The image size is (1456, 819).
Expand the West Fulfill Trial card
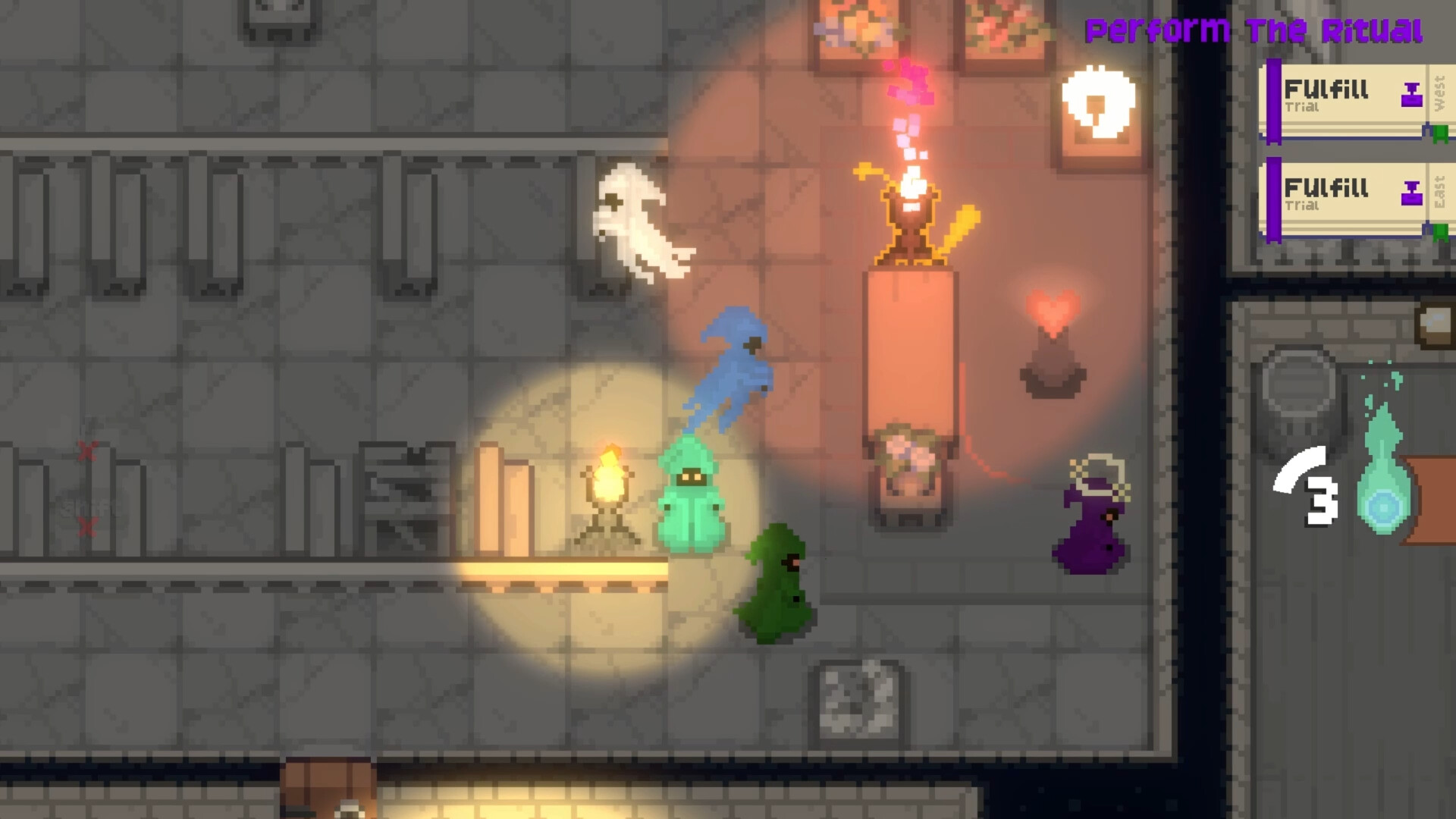[x=1357, y=99]
